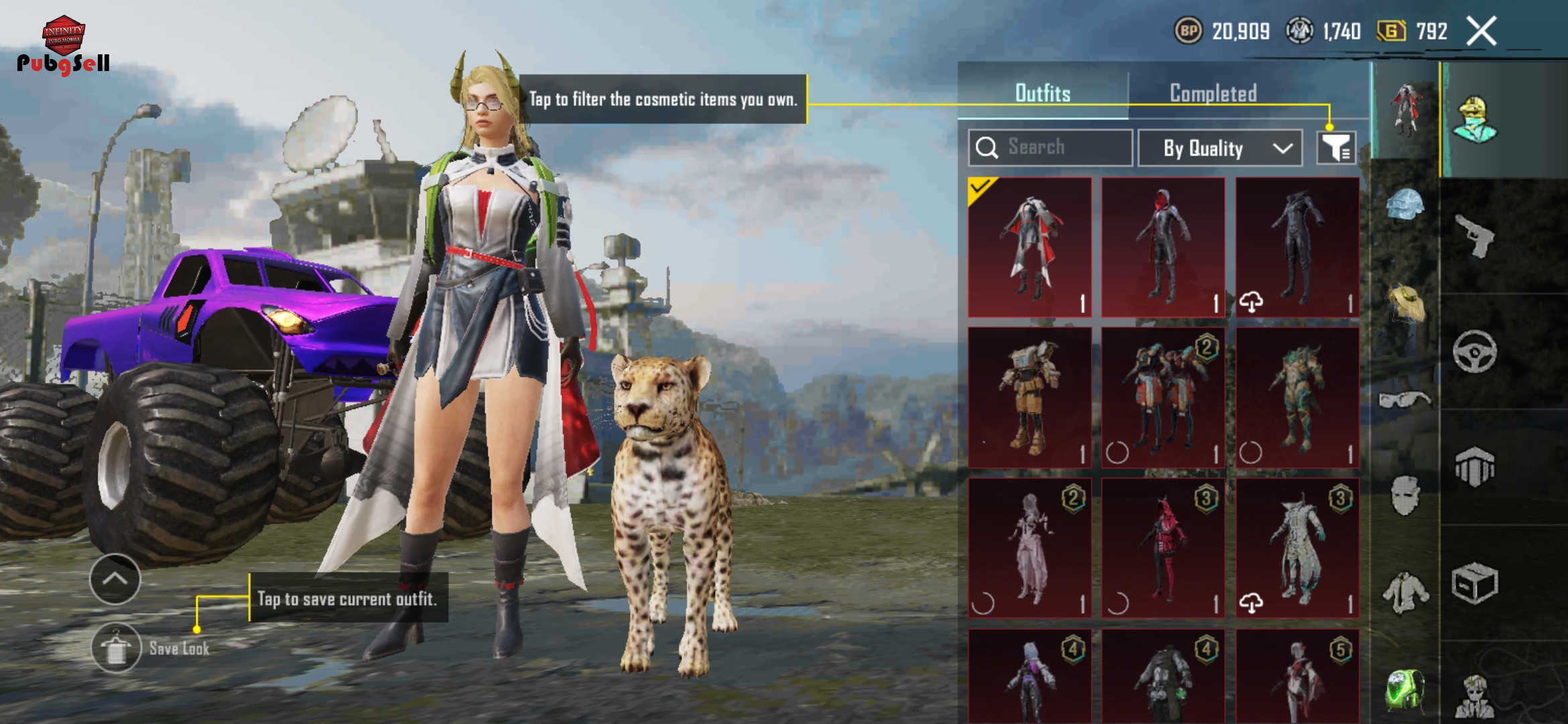Open the By Quality sort dropdown

point(1220,148)
